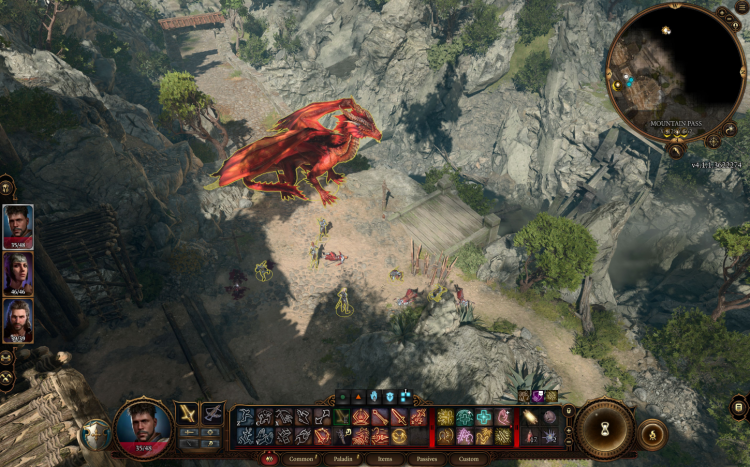Click the compass button below the minimap
The height and width of the screenshot is (467, 750).
pos(713,141)
